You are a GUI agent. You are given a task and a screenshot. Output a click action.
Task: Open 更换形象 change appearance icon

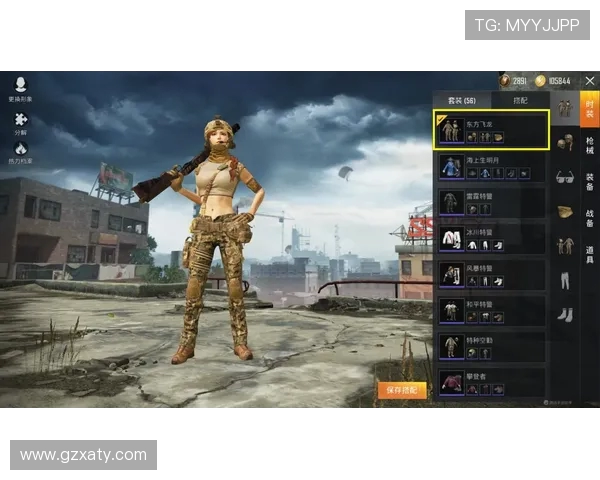click(20, 88)
